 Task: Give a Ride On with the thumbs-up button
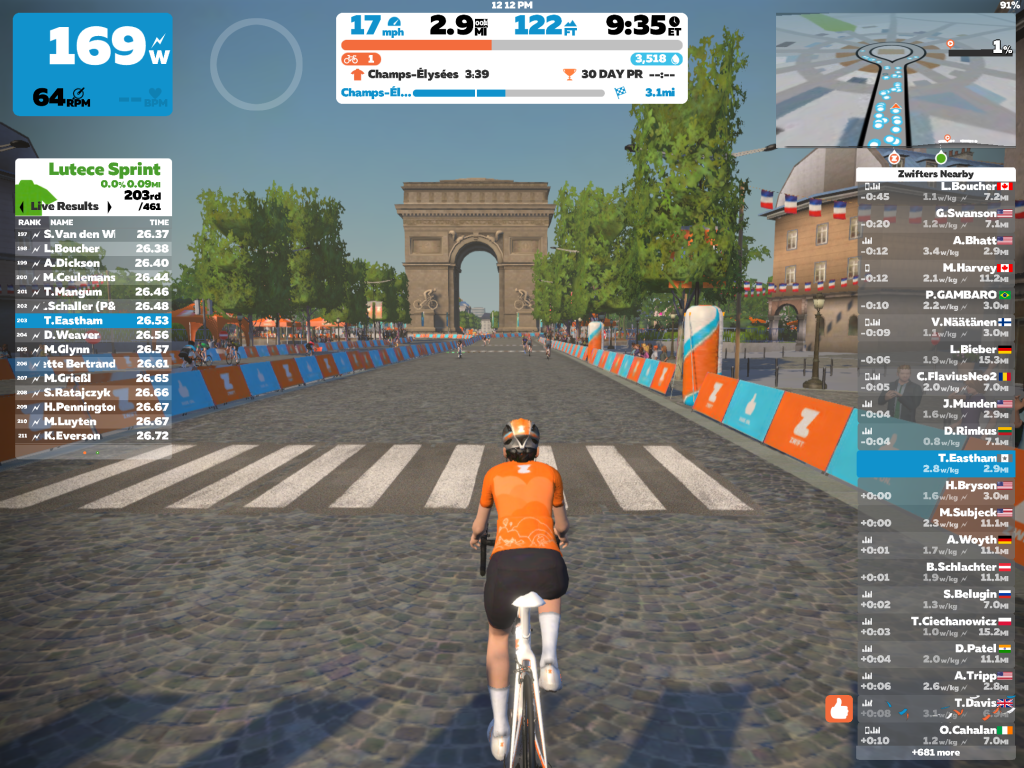[839, 708]
